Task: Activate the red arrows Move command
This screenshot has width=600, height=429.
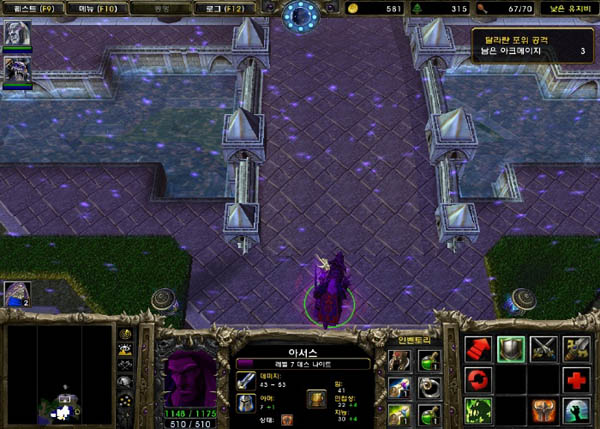Action: click(477, 349)
